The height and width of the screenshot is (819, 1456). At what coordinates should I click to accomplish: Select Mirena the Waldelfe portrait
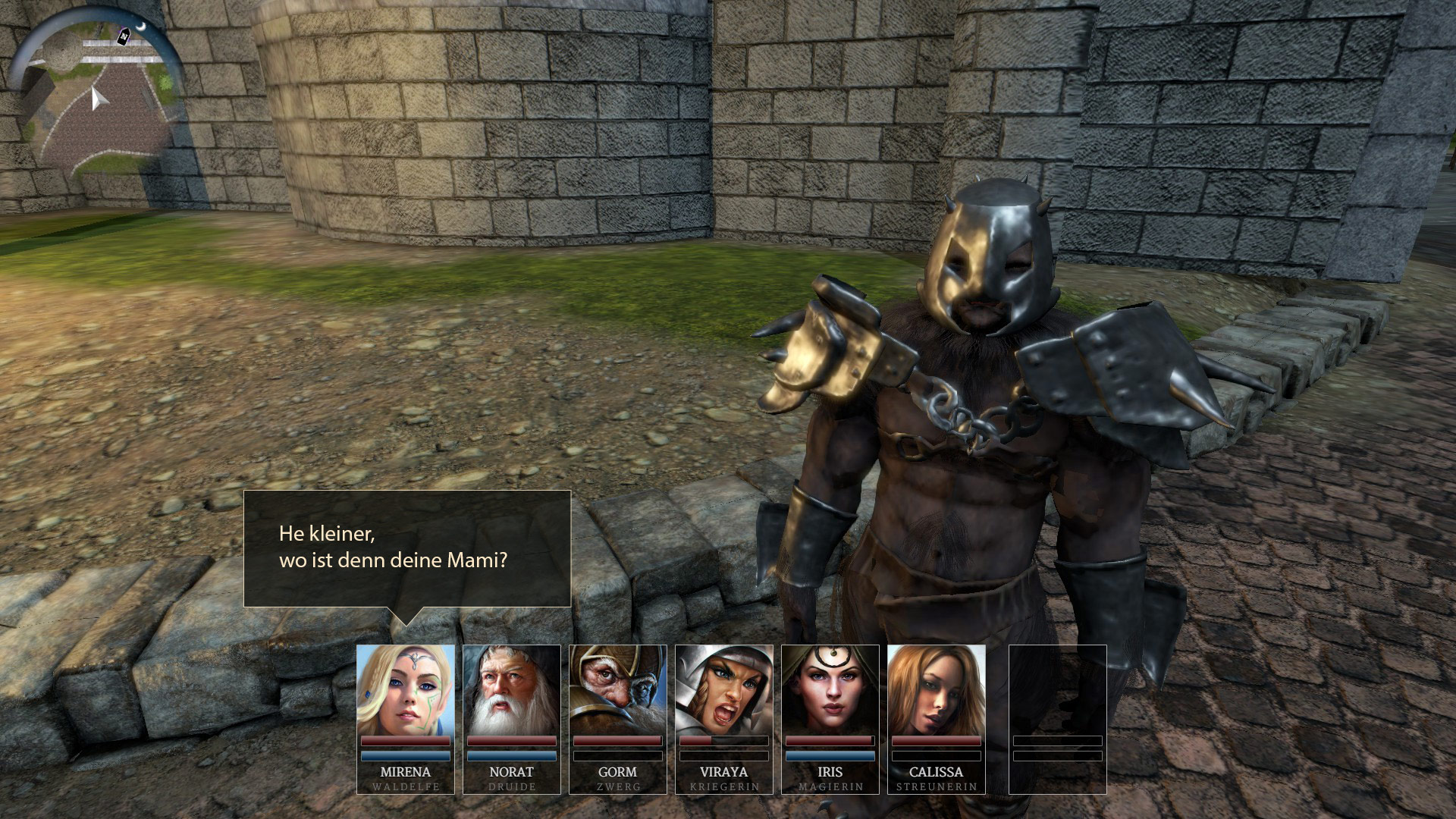pos(406,690)
